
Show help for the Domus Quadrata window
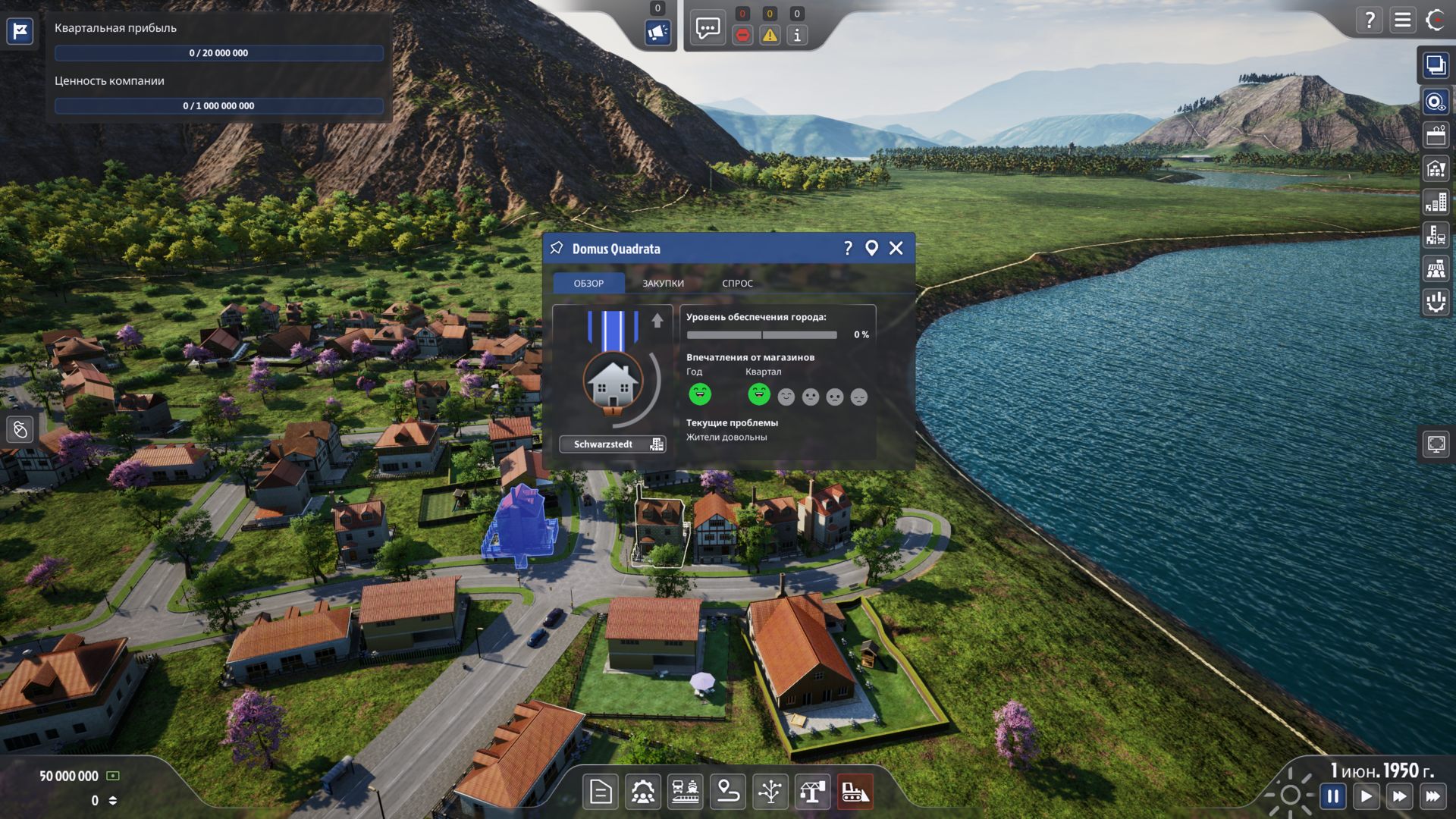coord(848,248)
